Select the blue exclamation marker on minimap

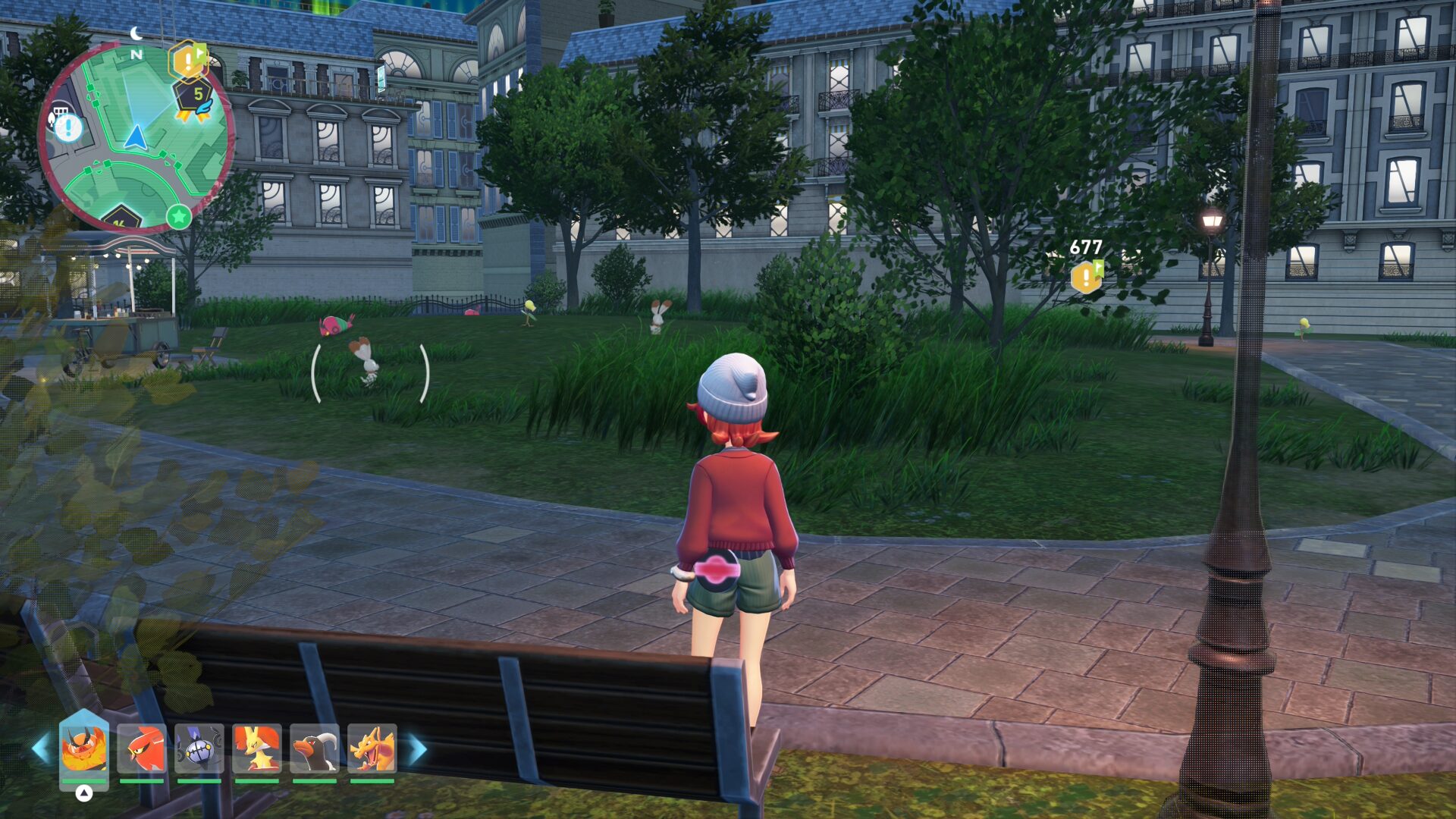[68, 127]
